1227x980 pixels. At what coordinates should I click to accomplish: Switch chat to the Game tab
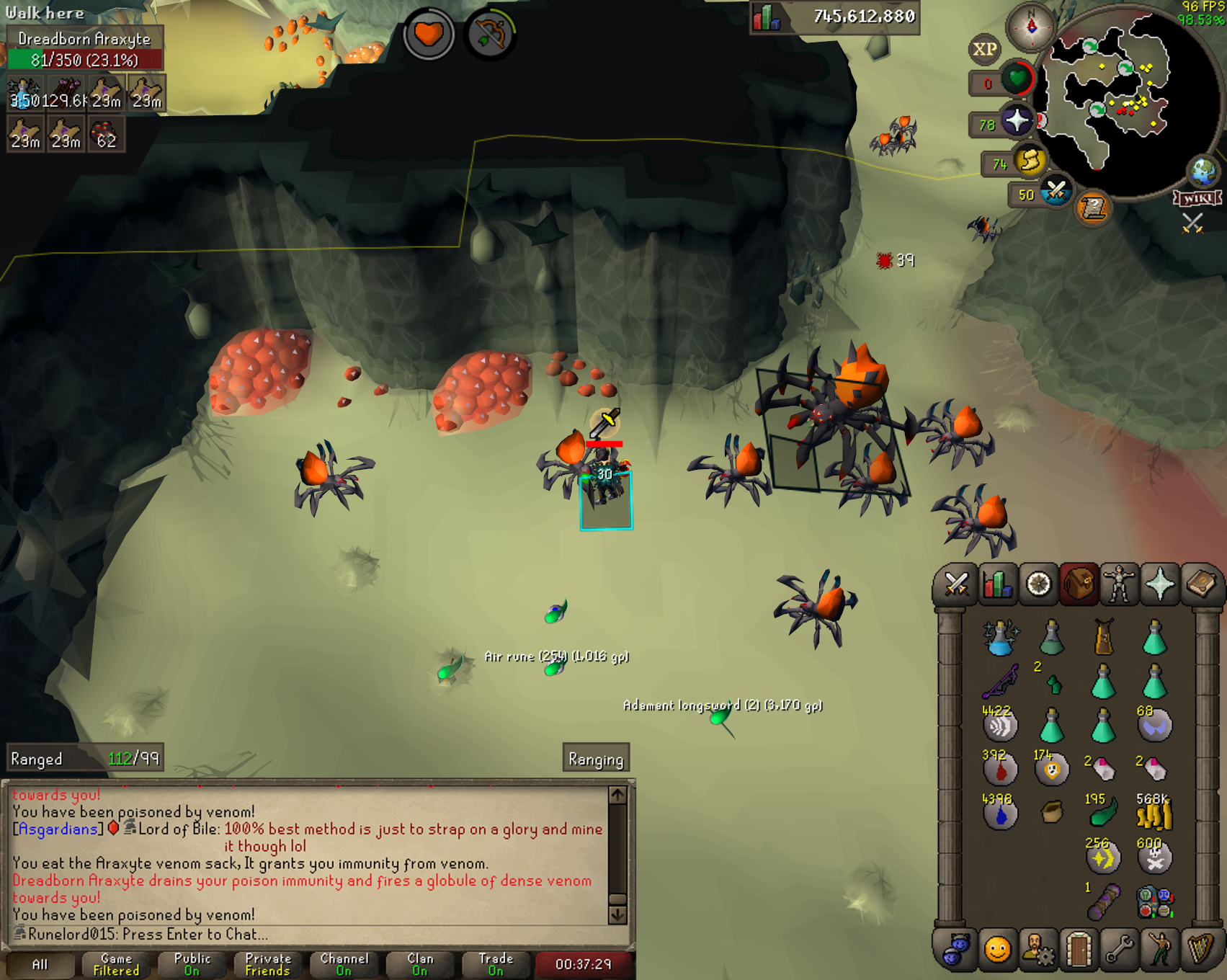coord(116,964)
